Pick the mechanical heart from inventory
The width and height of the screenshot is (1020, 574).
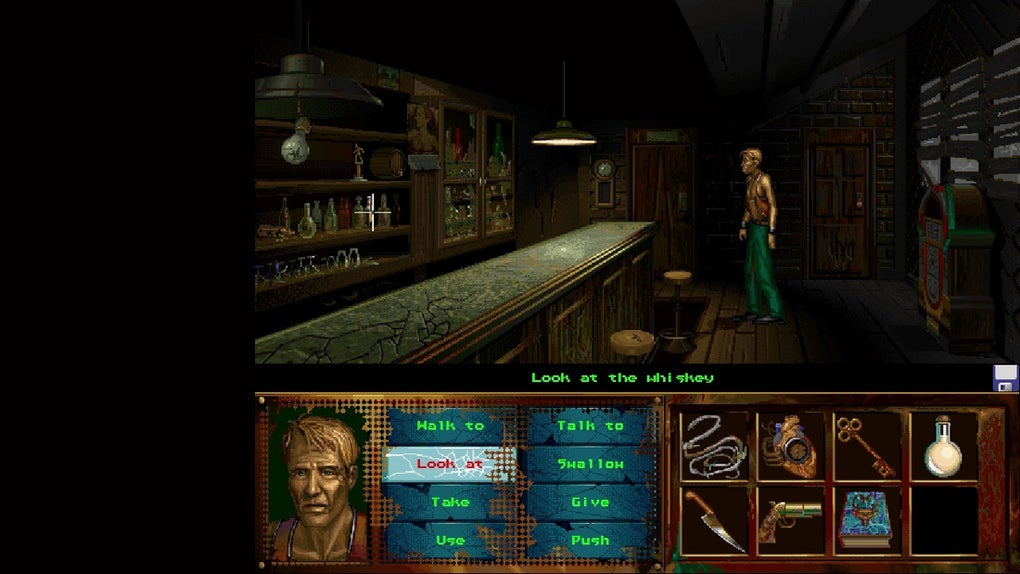pos(790,447)
